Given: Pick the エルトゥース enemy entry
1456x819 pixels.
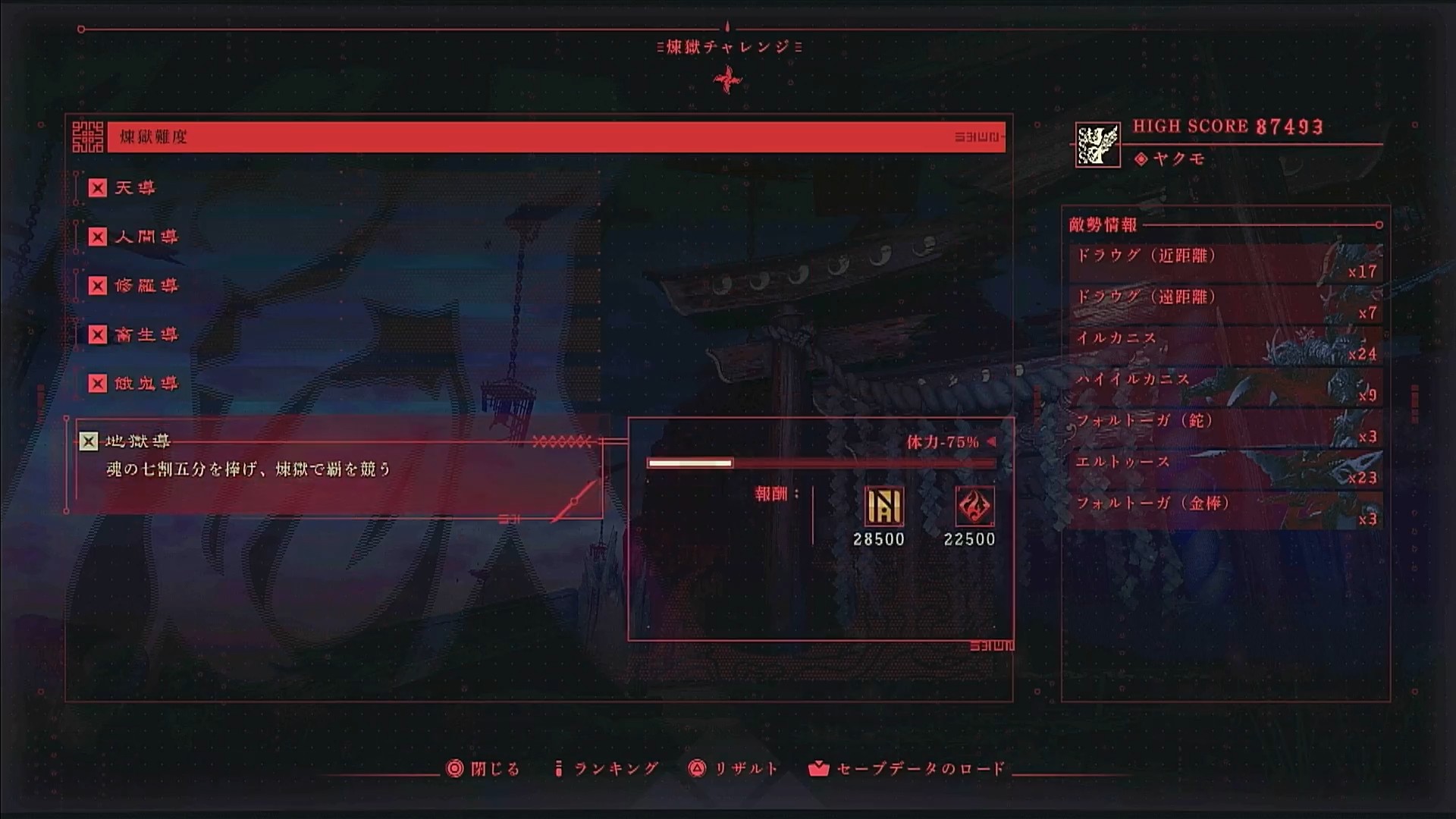Looking at the screenshot, I should [1225, 469].
